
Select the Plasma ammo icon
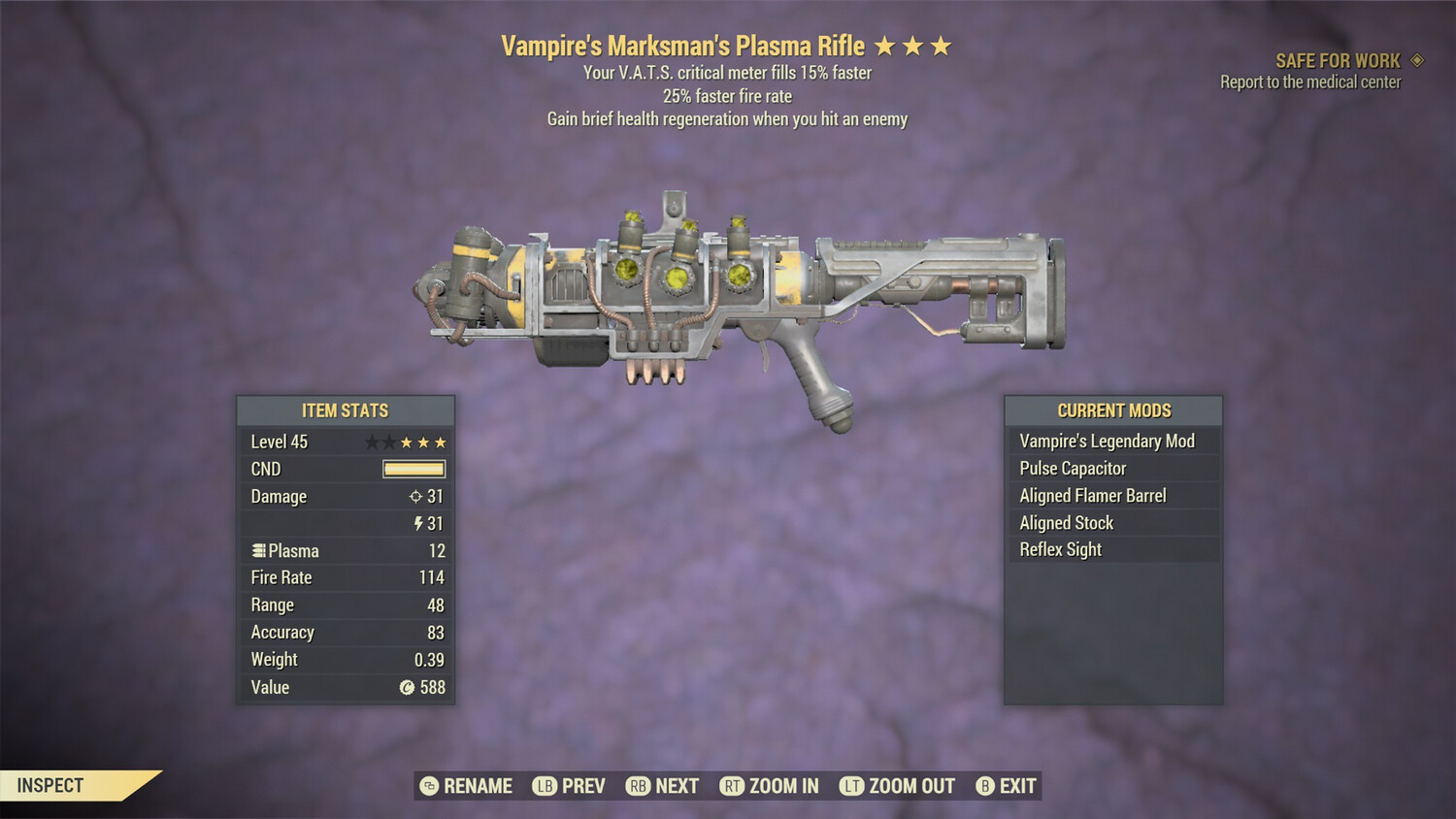pos(258,551)
